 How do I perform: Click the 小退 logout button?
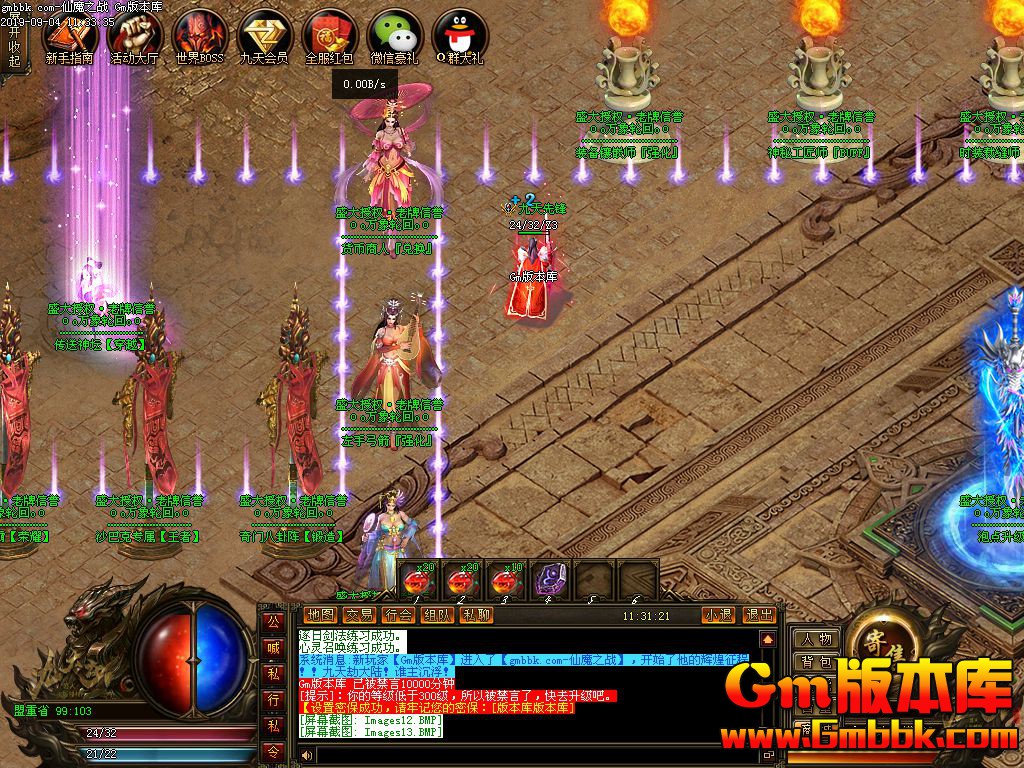tap(717, 615)
